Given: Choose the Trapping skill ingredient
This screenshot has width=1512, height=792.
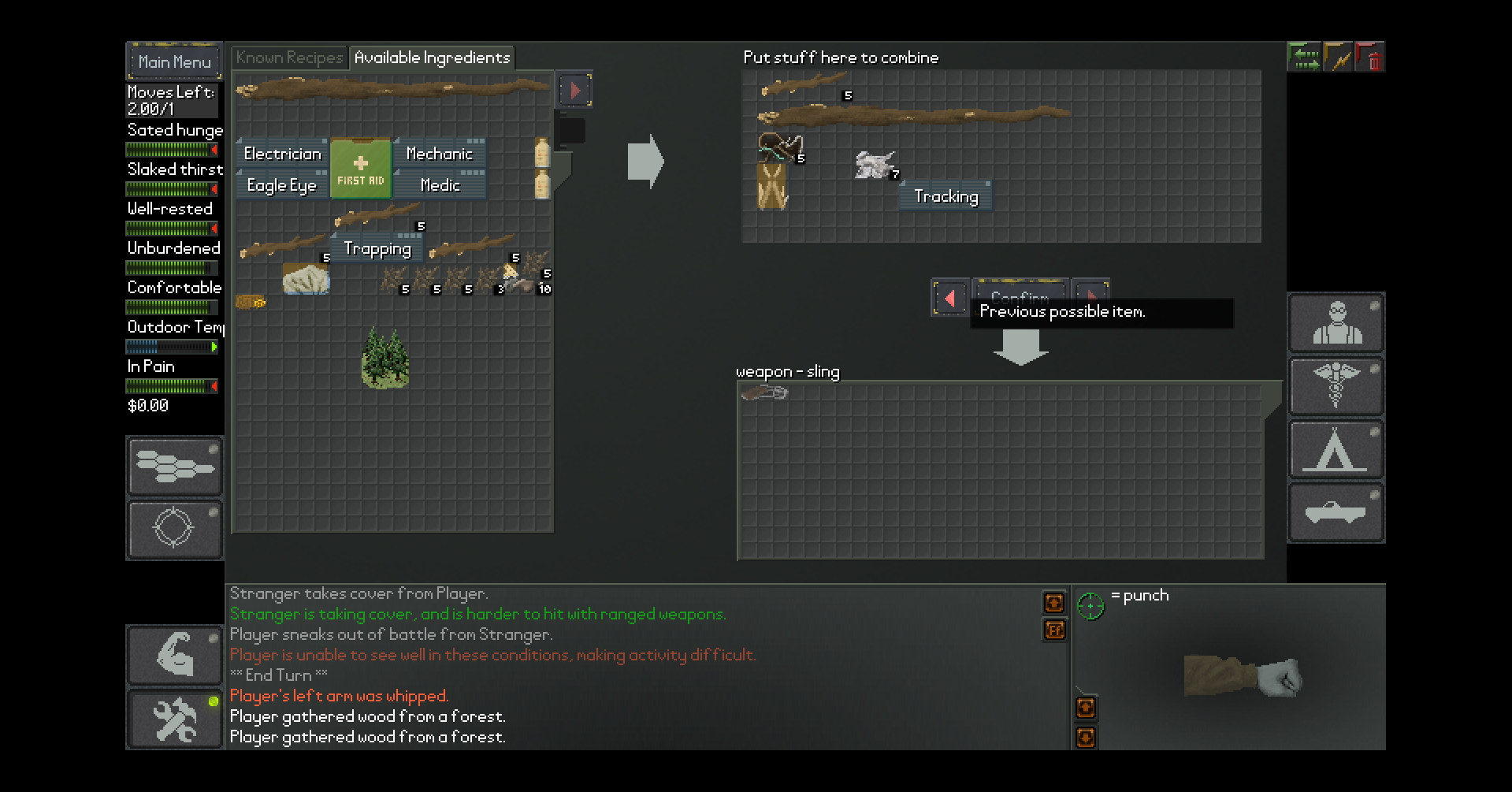Looking at the screenshot, I should 377,249.
